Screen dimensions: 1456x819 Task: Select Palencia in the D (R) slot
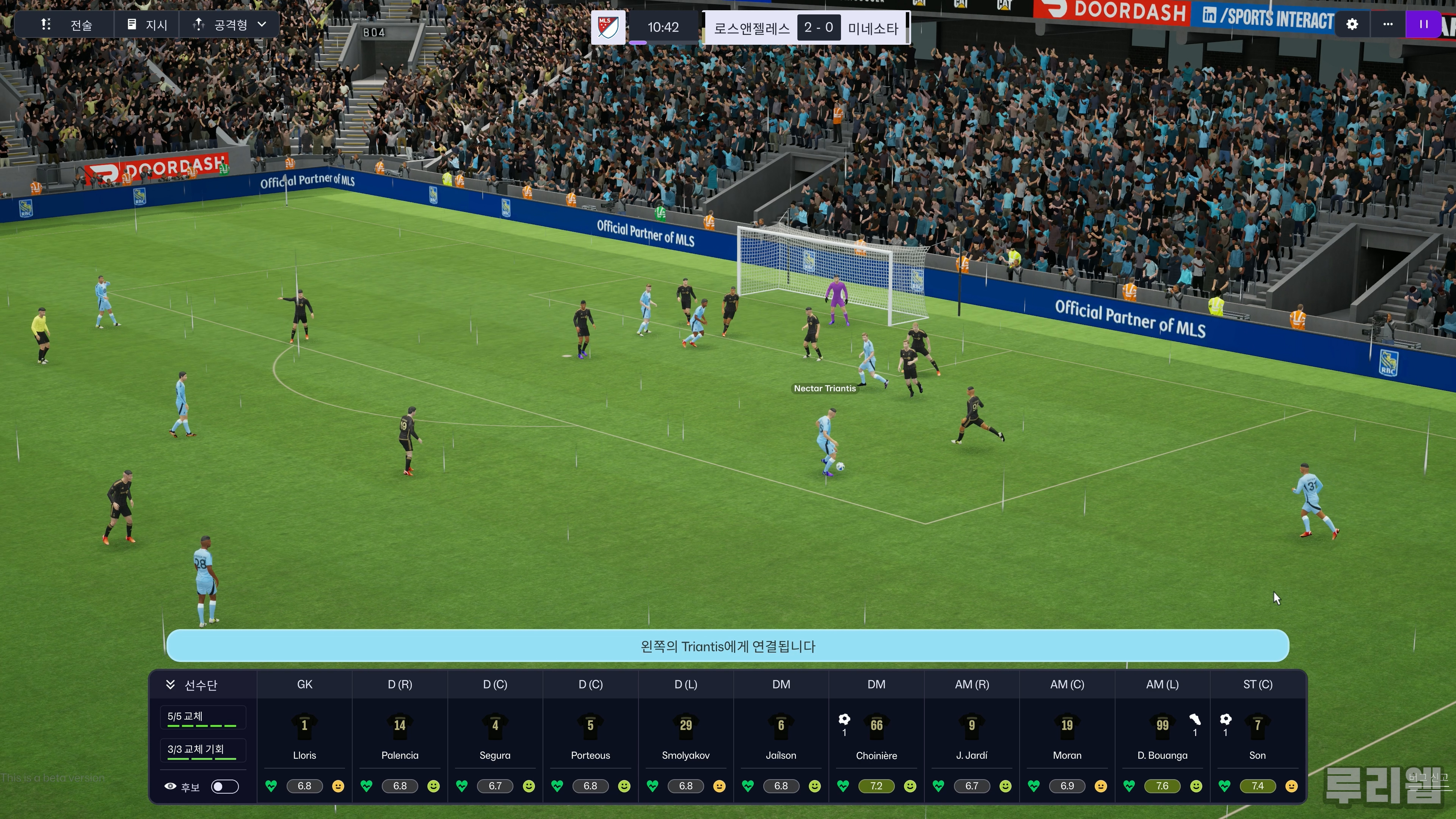coord(400,735)
